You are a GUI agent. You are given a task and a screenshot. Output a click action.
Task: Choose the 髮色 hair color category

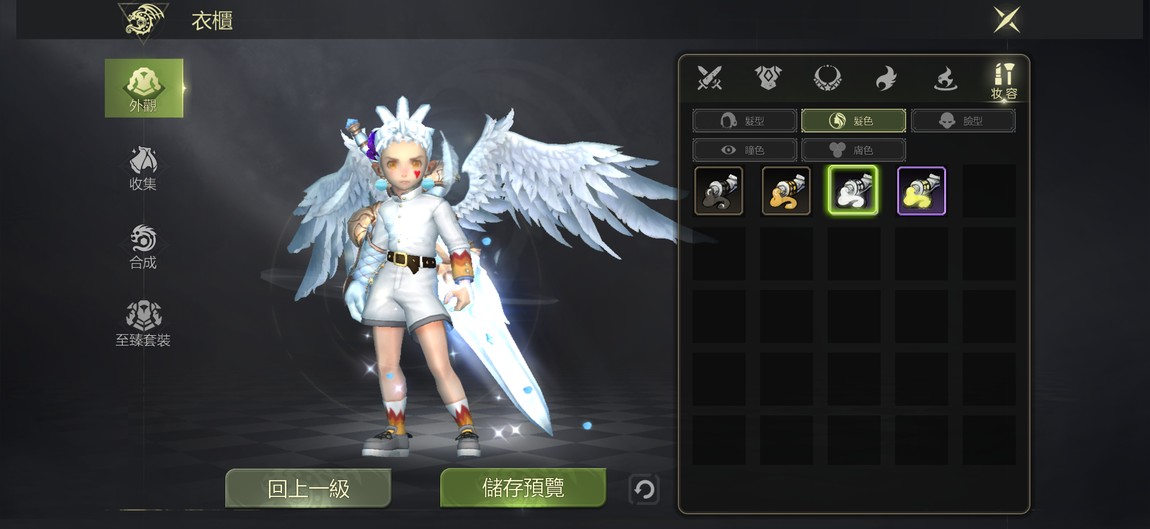coord(853,121)
